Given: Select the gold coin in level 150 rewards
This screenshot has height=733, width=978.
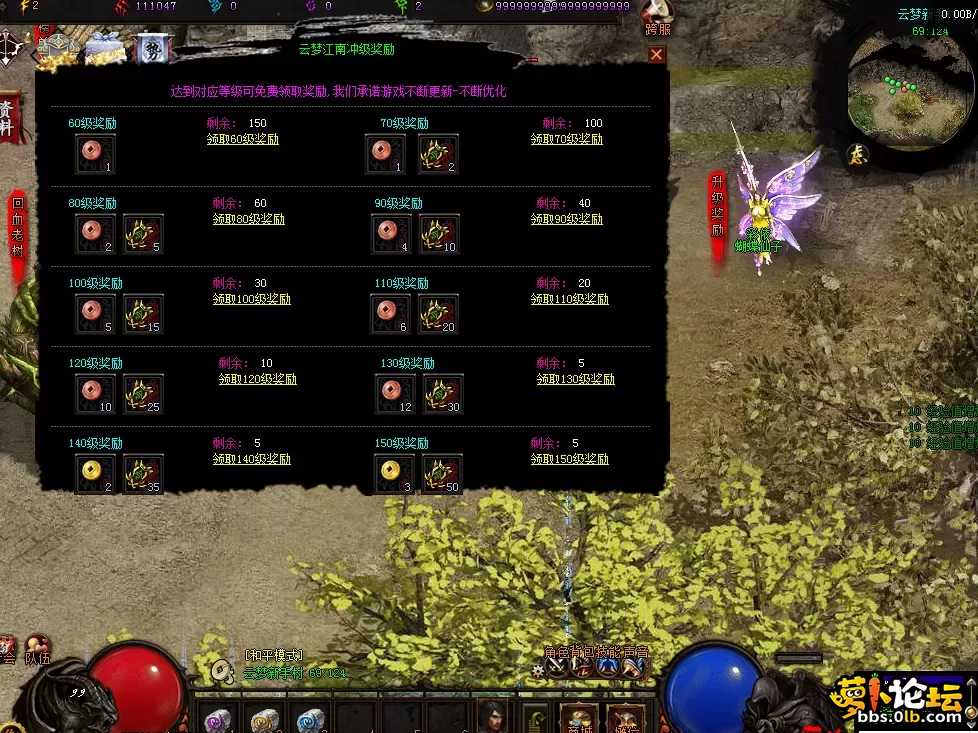Looking at the screenshot, I should click(x=394, y=474).
